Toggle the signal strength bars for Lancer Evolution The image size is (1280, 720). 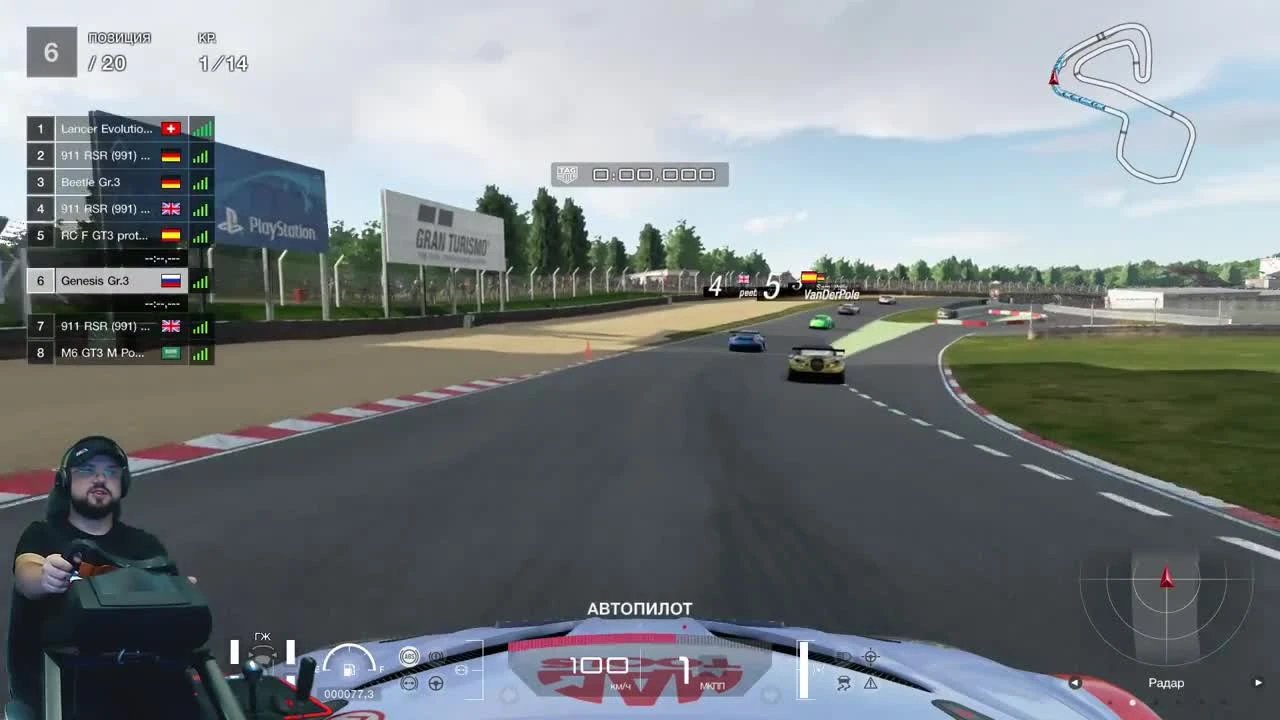pyautogui.click(x=200, y=128)
